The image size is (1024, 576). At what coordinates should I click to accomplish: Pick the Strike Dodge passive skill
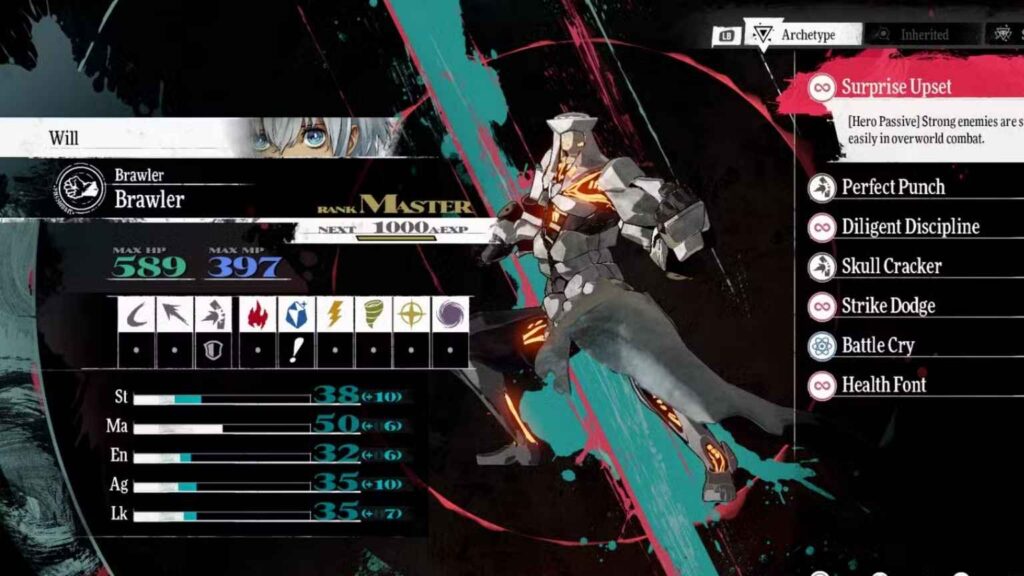[888, 306]
